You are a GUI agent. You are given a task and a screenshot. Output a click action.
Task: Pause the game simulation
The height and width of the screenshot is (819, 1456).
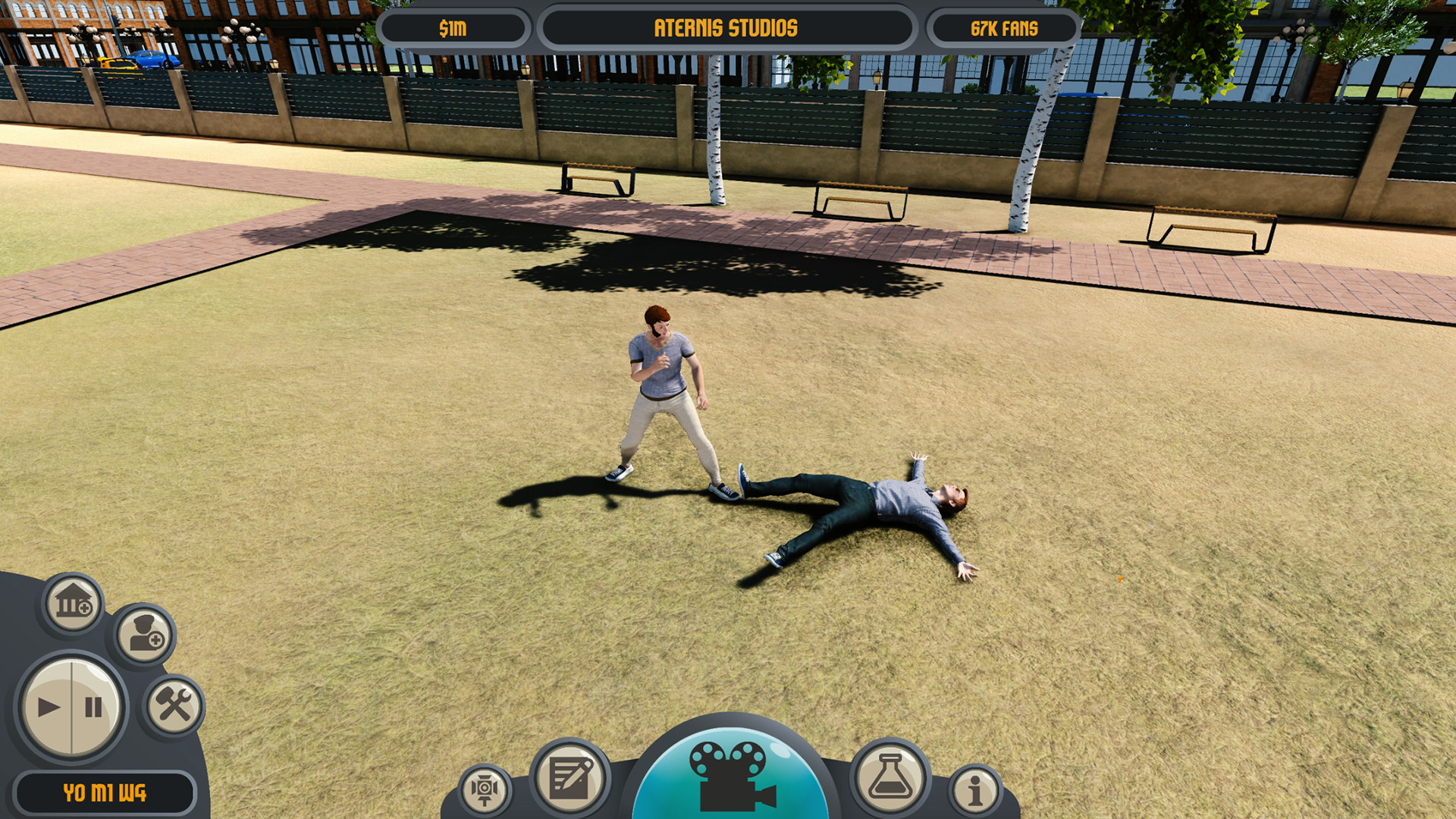tap(92, 706)
